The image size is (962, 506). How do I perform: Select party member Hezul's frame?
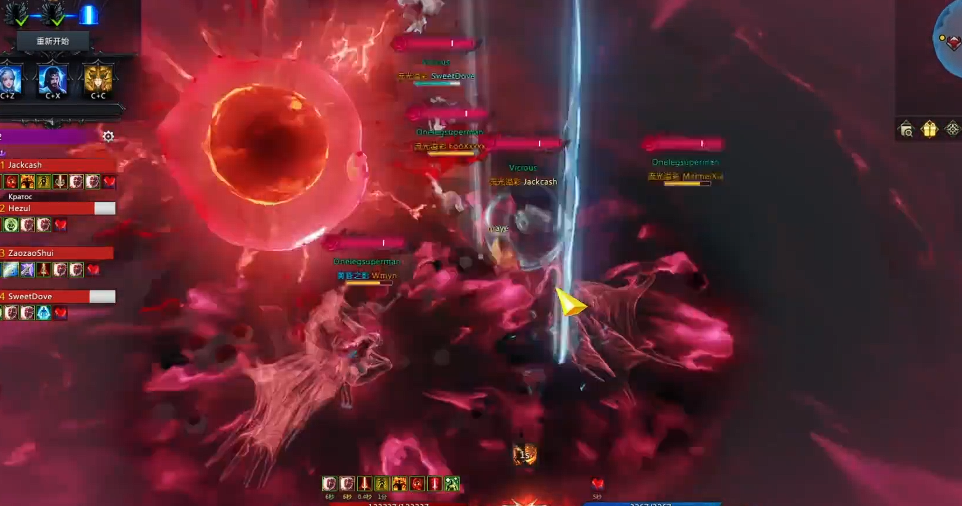(x=58, y=208)
